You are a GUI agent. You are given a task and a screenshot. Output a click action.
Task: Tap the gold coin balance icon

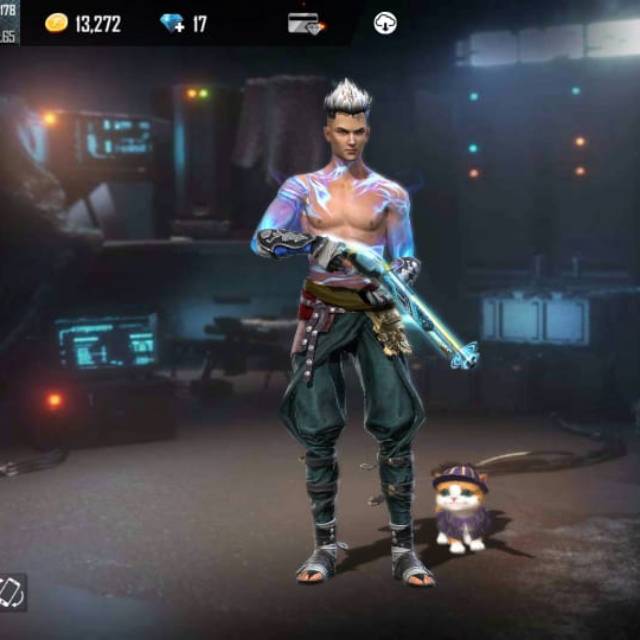56,23
